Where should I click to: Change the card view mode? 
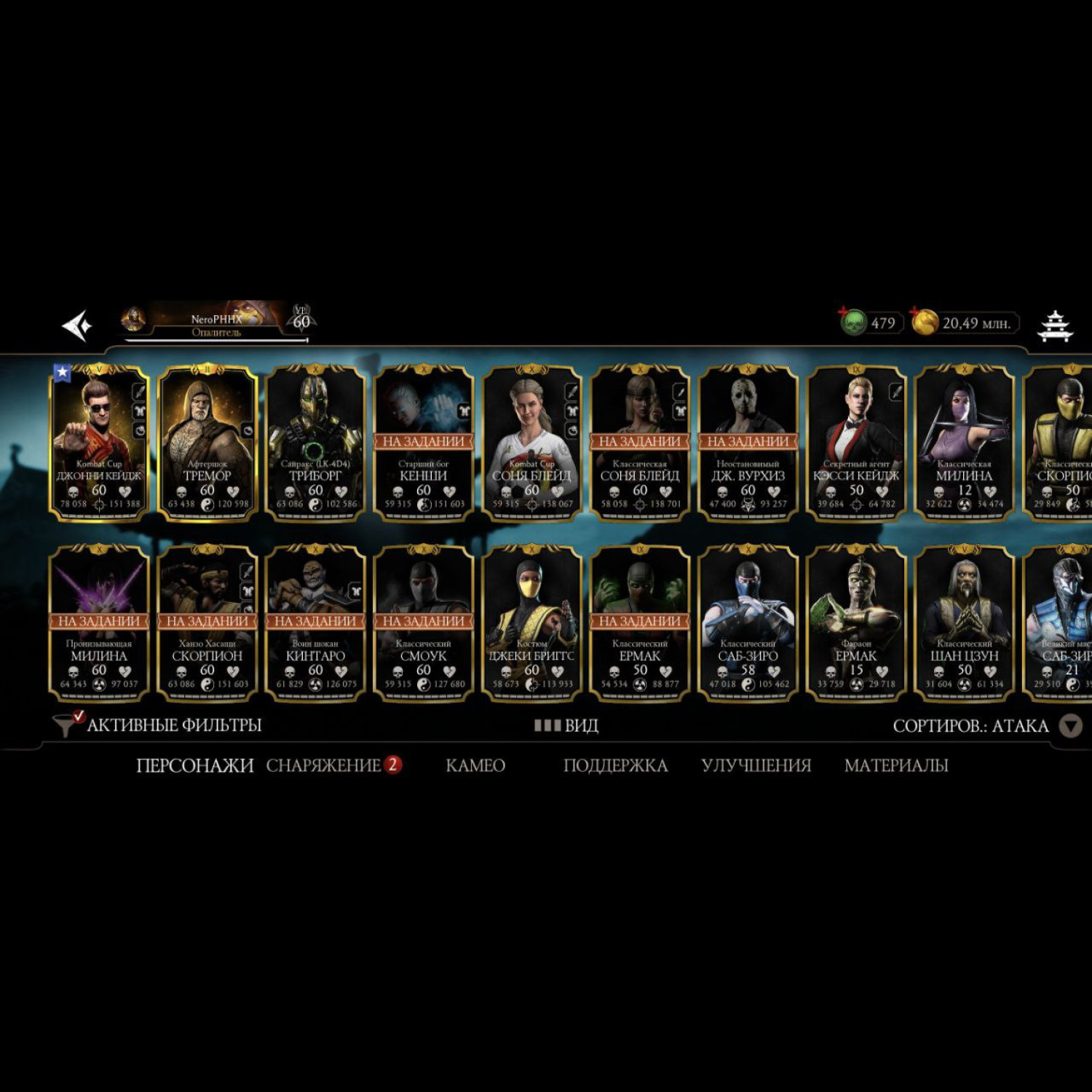pyautogui.click(x=566, y=726)
